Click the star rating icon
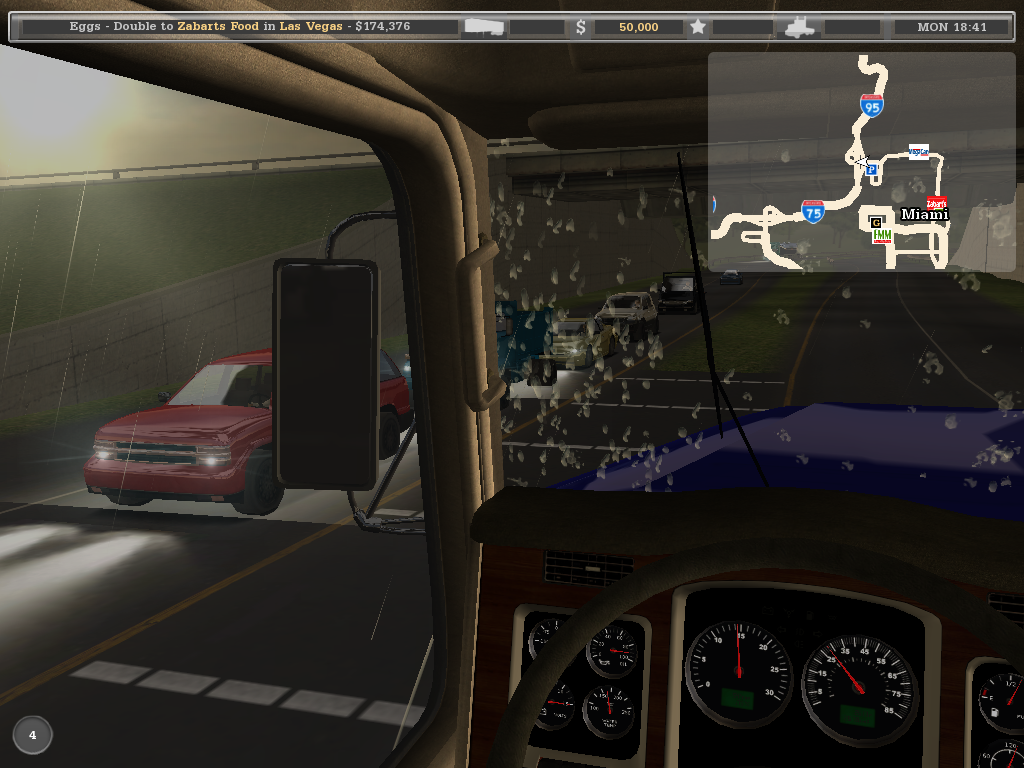 point(698,27)
